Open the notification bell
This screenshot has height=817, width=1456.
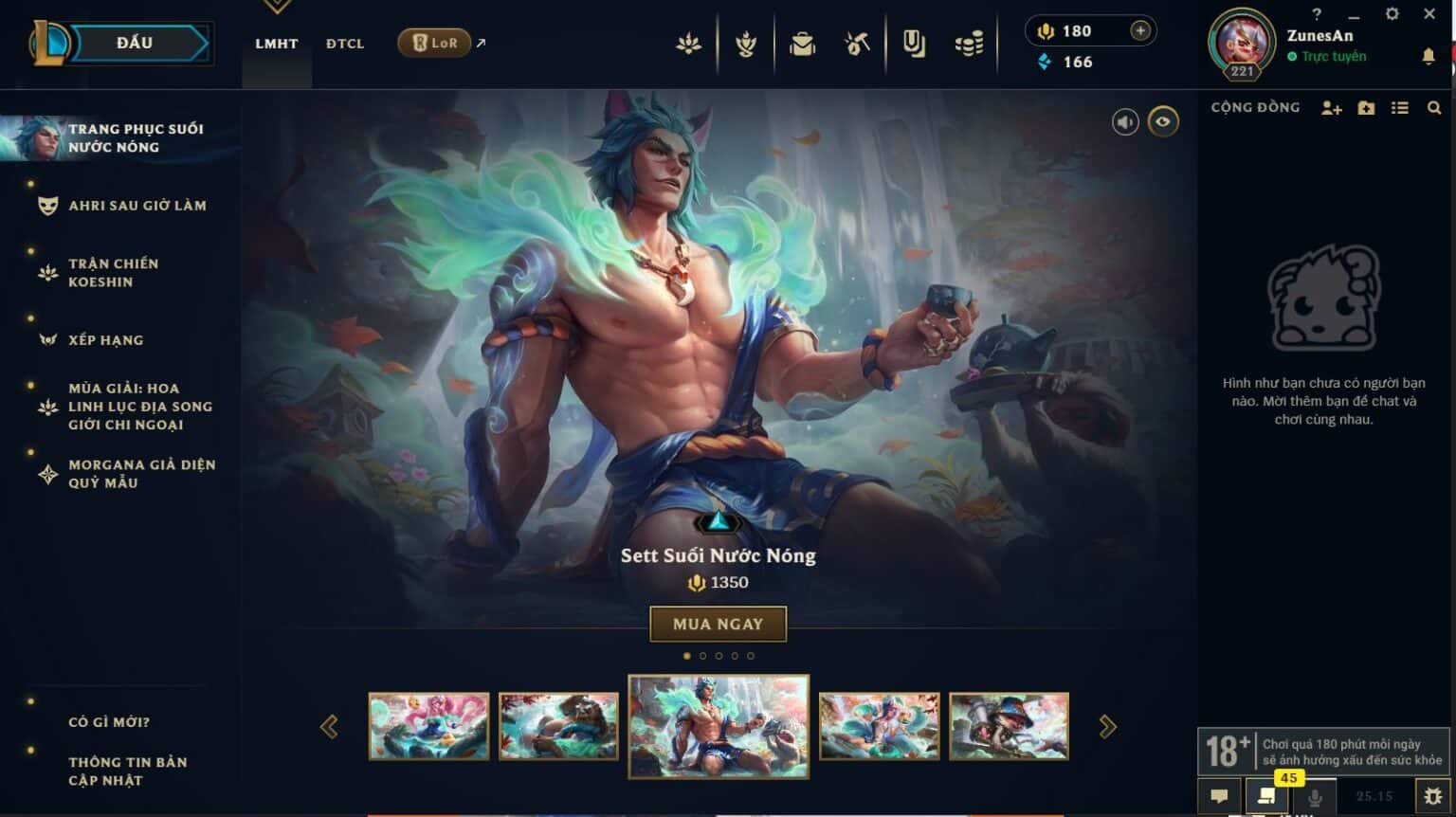click(x=1429, y=57)
